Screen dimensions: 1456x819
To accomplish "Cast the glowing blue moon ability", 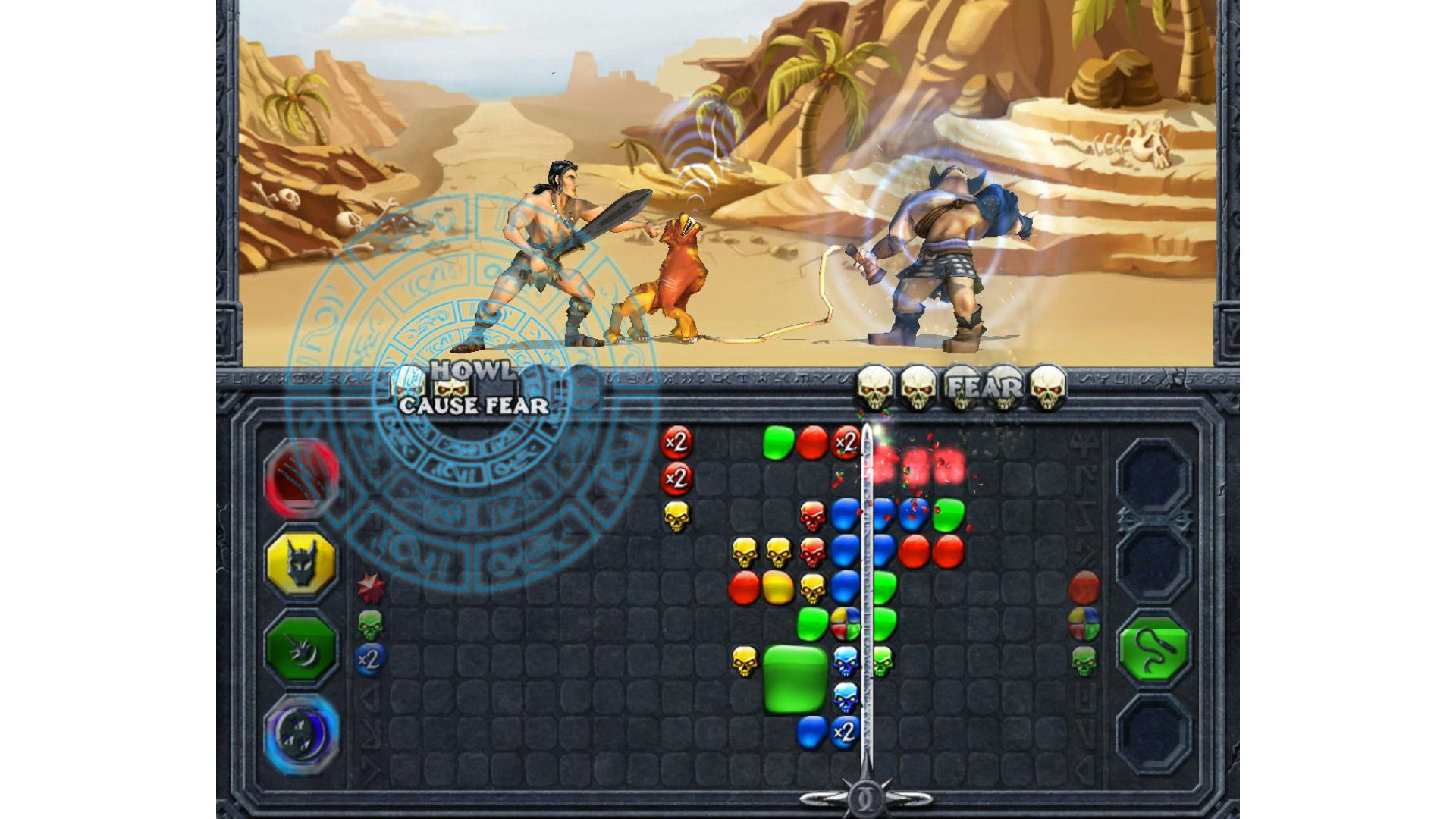I will [x=301, y=733].
